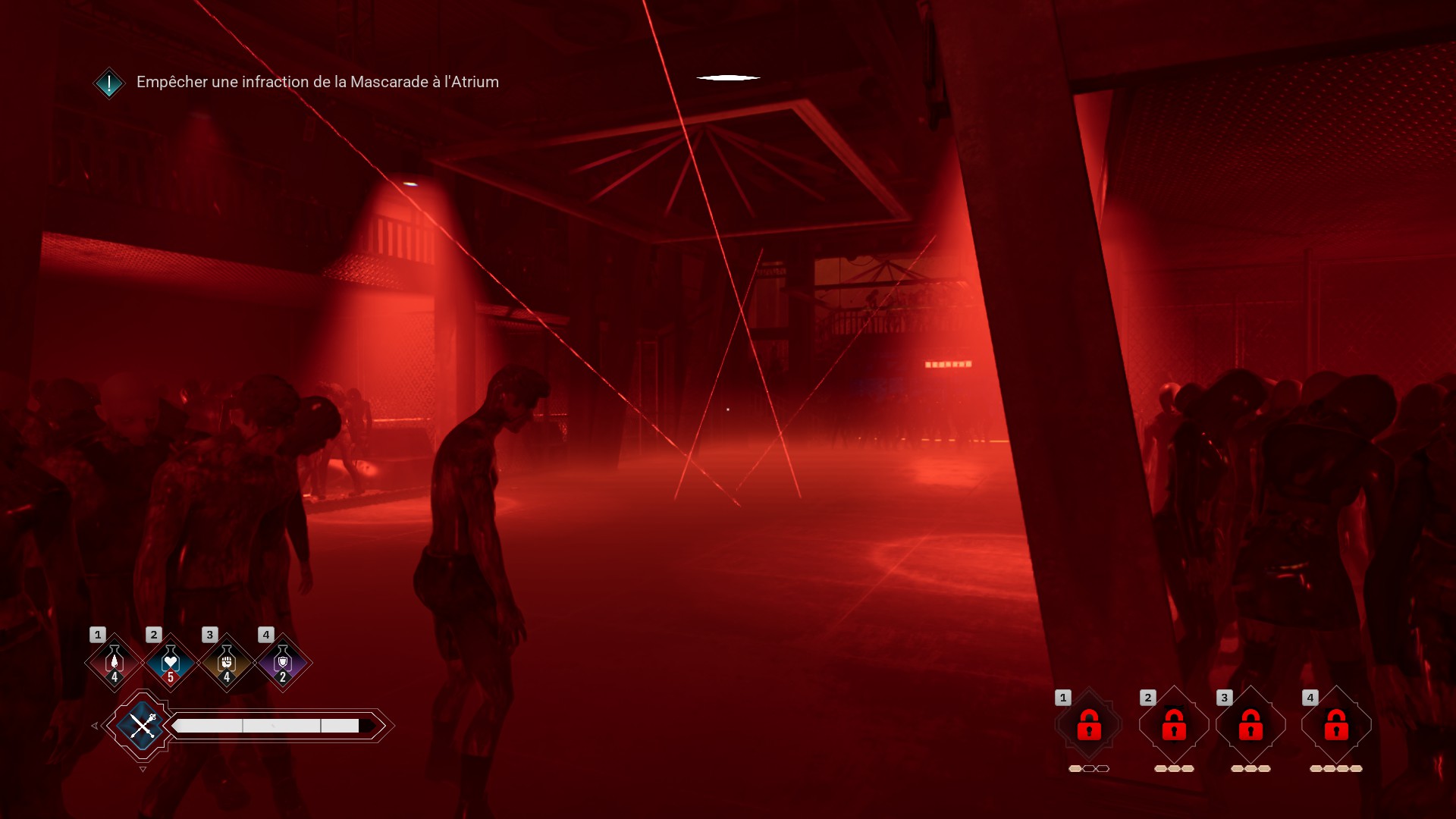Select locked ability slot number 2
The width and height of the screenshot is (1456, 819).
(1174, 725)
